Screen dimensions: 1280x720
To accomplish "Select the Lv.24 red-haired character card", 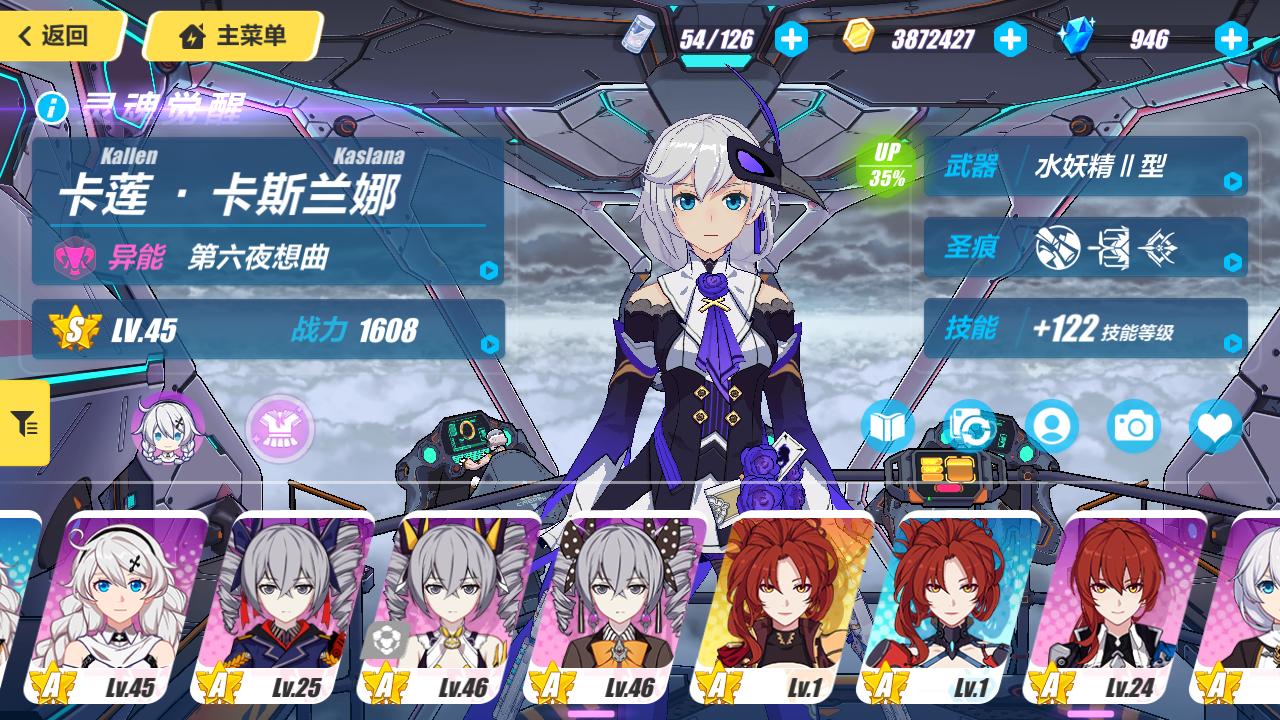I will pos(1115,610).
